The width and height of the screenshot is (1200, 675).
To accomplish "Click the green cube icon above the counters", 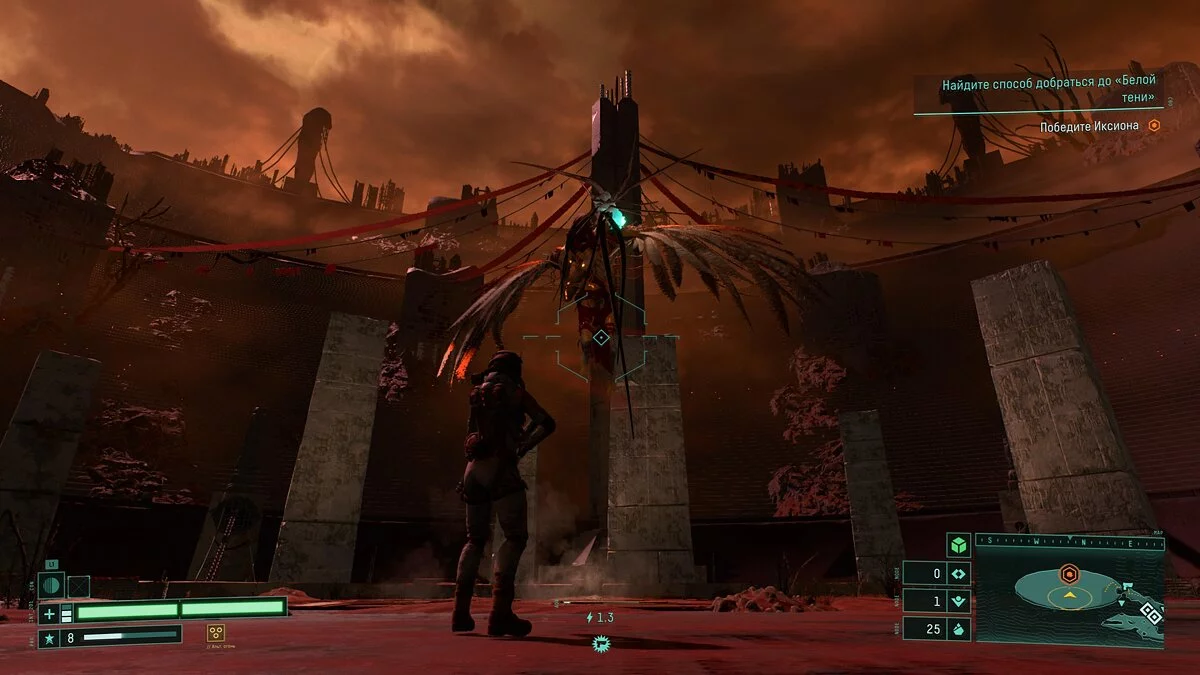I will 958,546.
